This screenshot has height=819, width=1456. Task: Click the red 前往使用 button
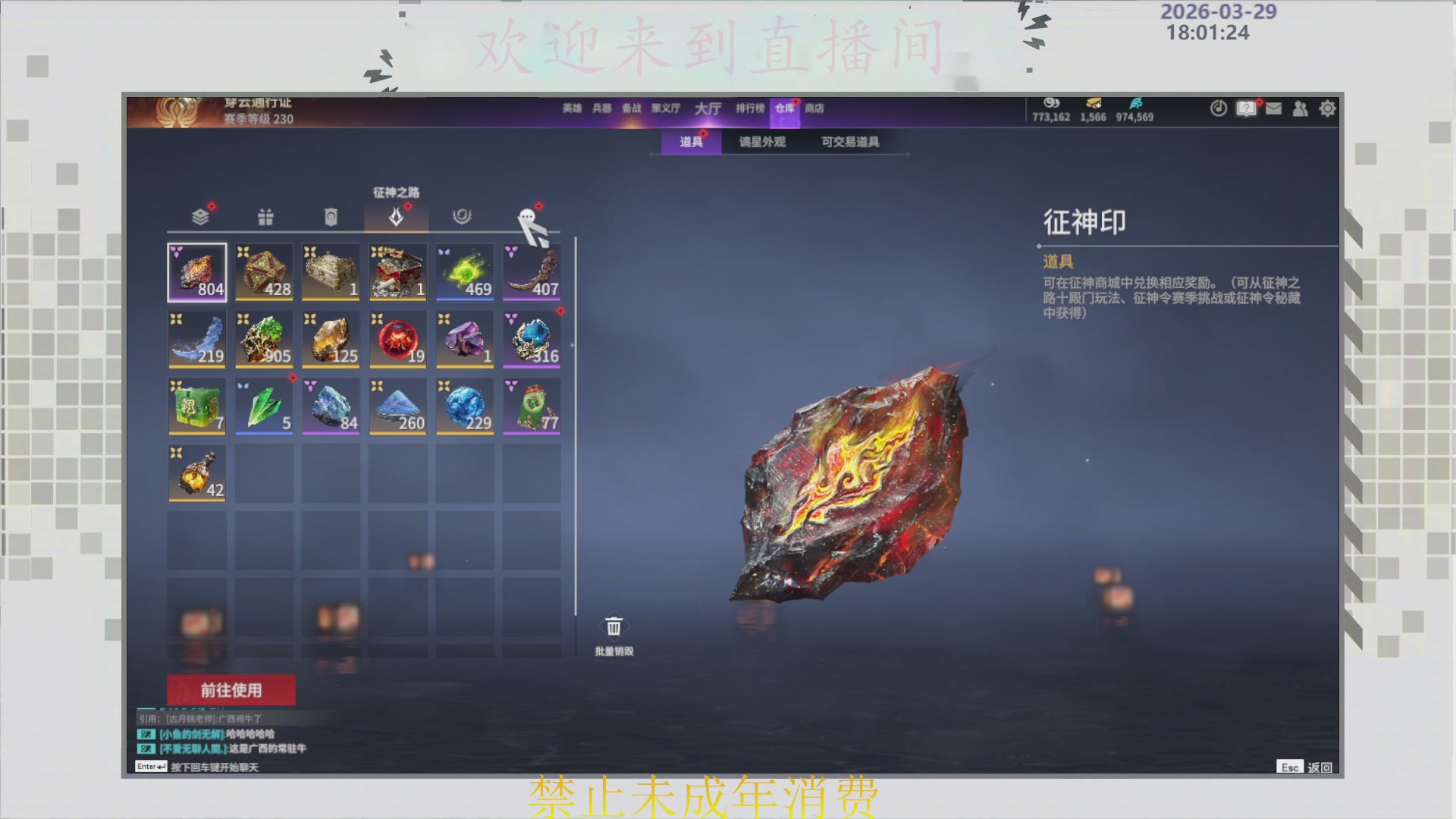pyautogui.click(x=230, y=689)
